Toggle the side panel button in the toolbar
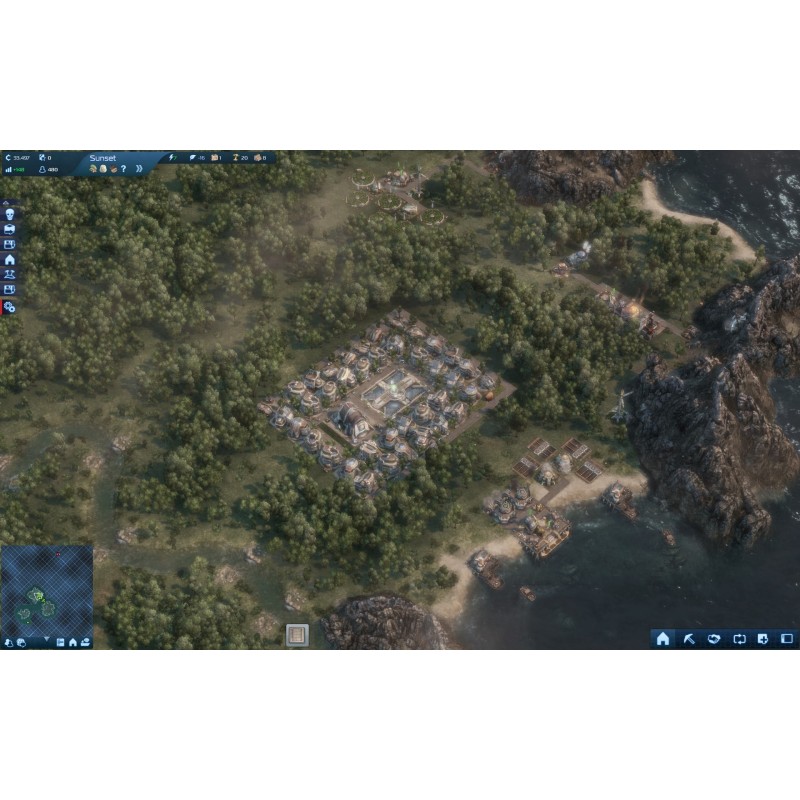Image resolution: width=800 pixels, height=800 pixels. pos(787,639)
